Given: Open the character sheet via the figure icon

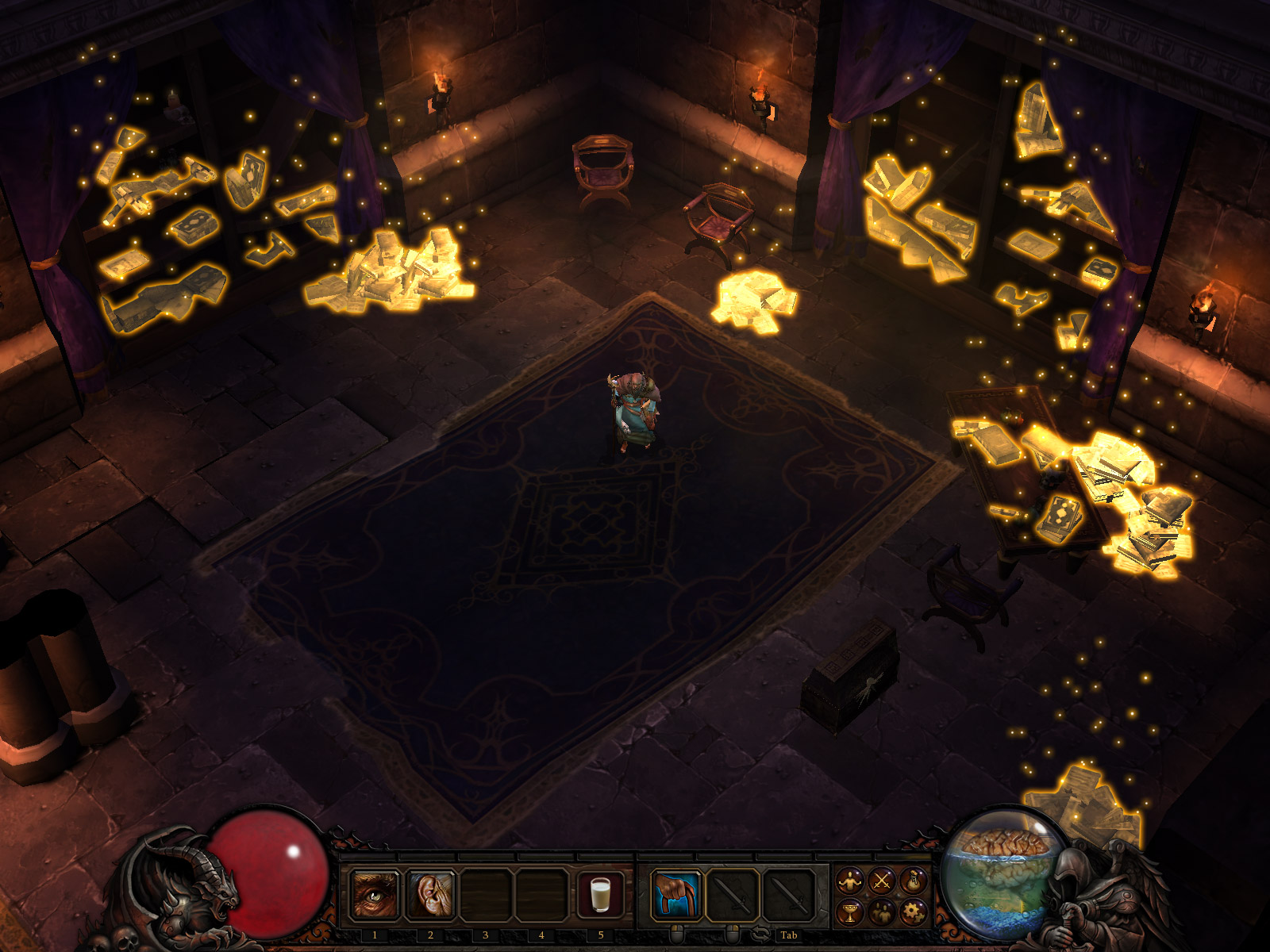Looking at the screenshot, I should 849,881.
